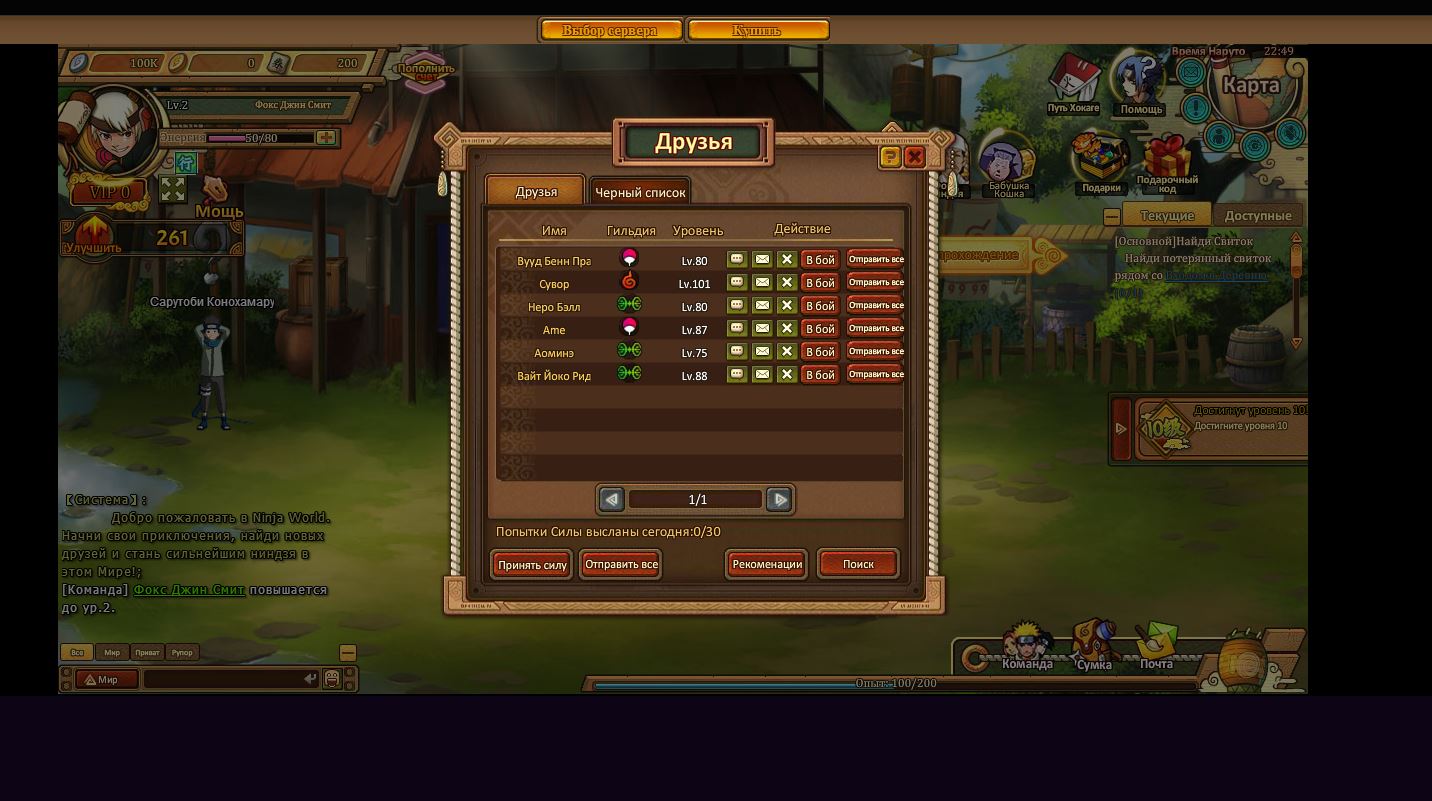Click the bottom Отправить все button
1432x801 pixels.
(620, 565)
